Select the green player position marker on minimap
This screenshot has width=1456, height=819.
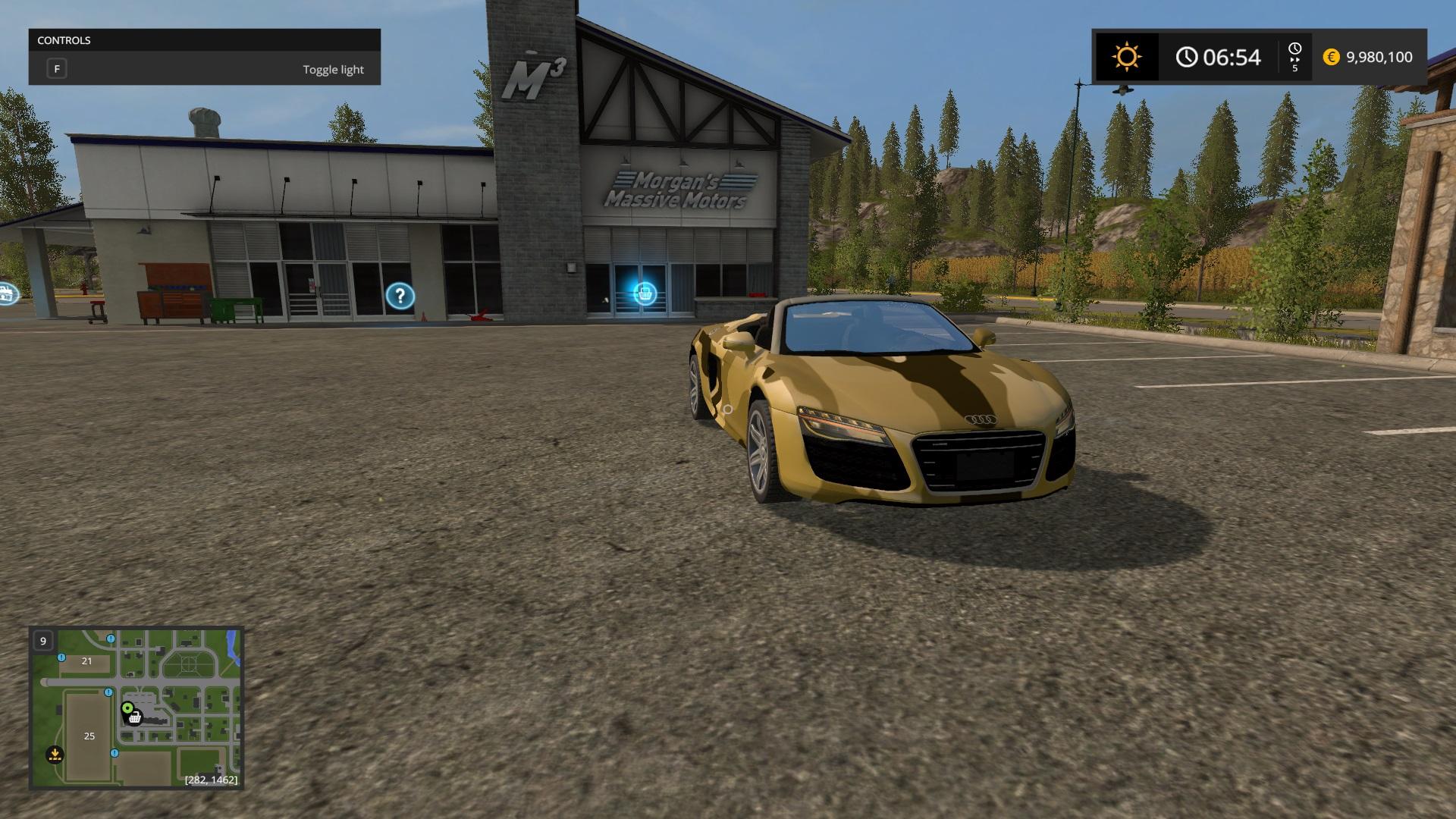coord(127,708)
